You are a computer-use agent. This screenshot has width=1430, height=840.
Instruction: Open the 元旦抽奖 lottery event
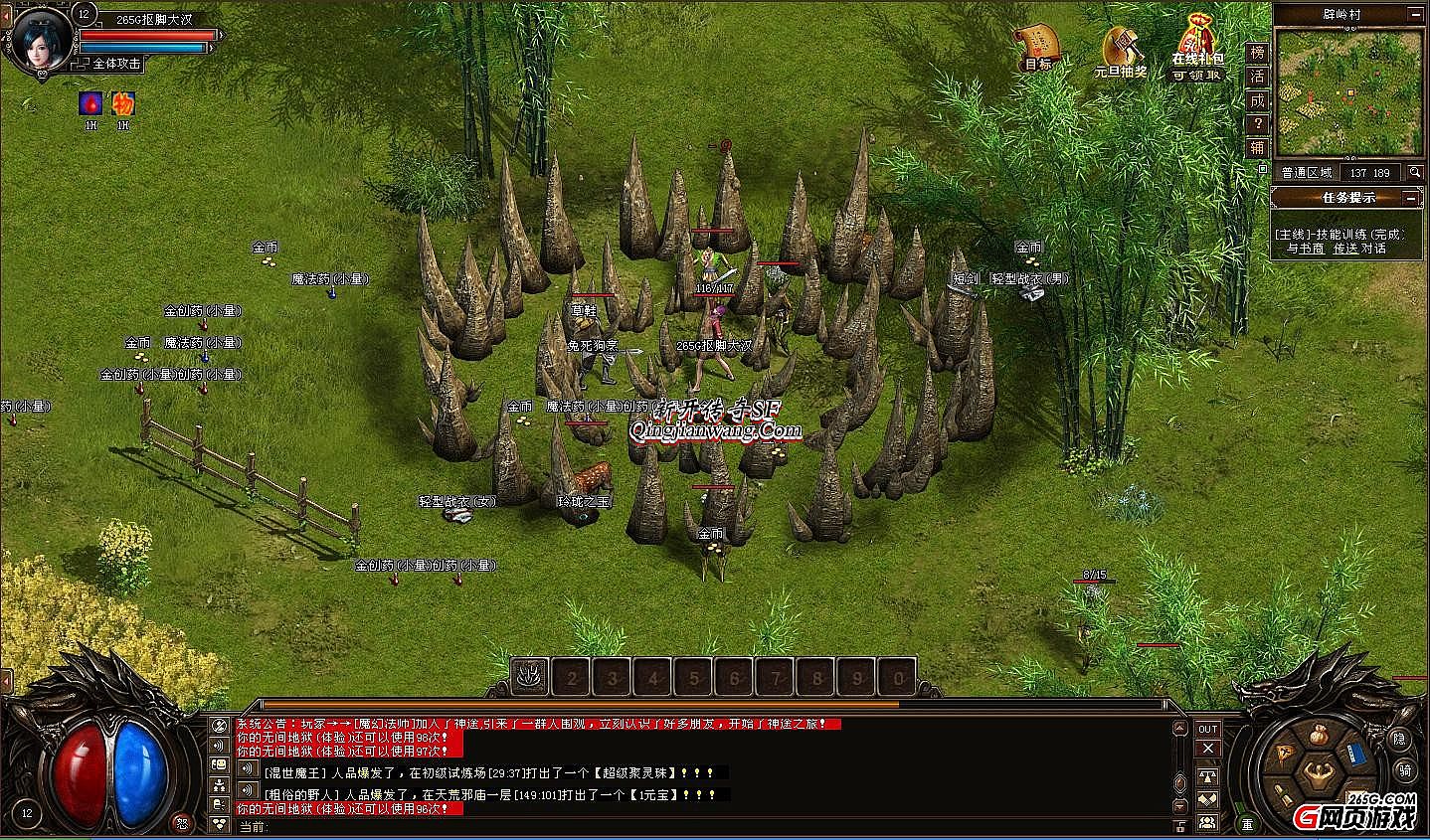pos(1120,48)
